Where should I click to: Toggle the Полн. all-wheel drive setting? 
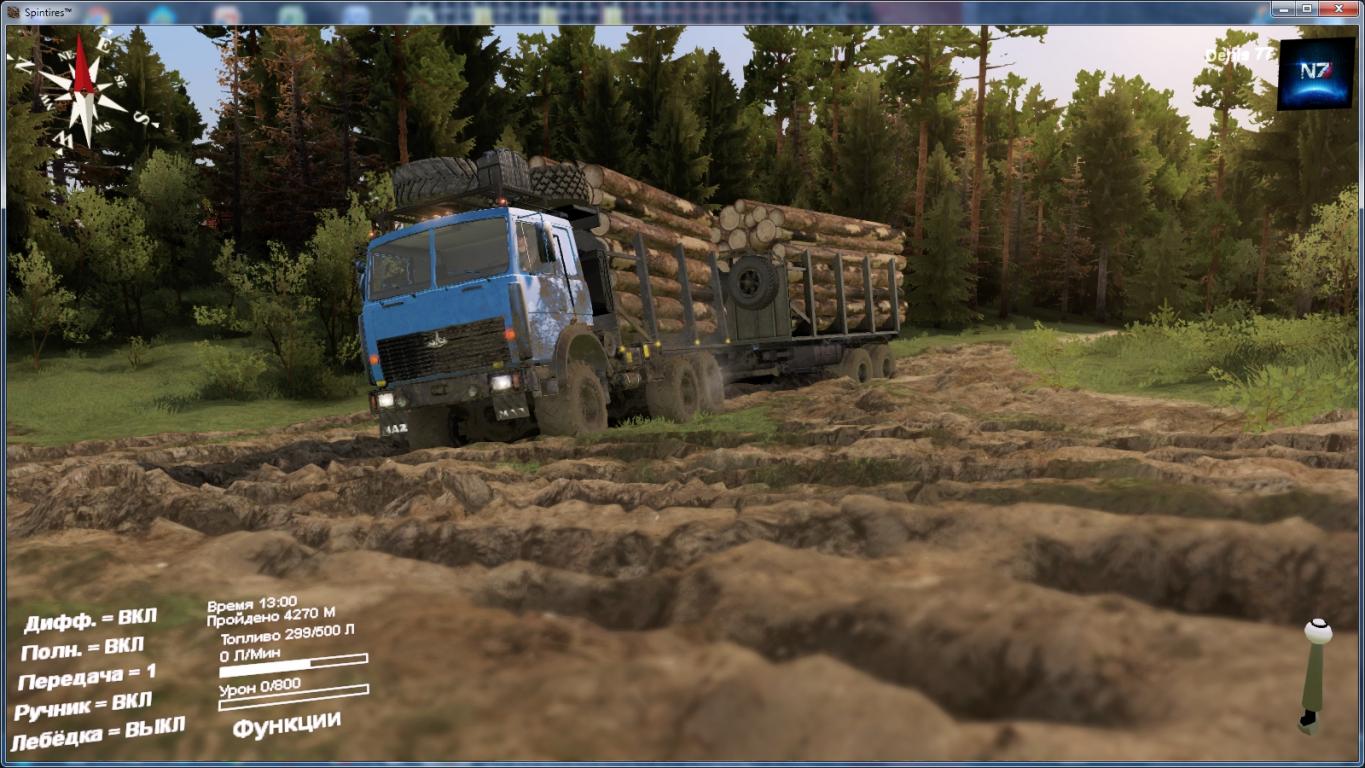82,649
